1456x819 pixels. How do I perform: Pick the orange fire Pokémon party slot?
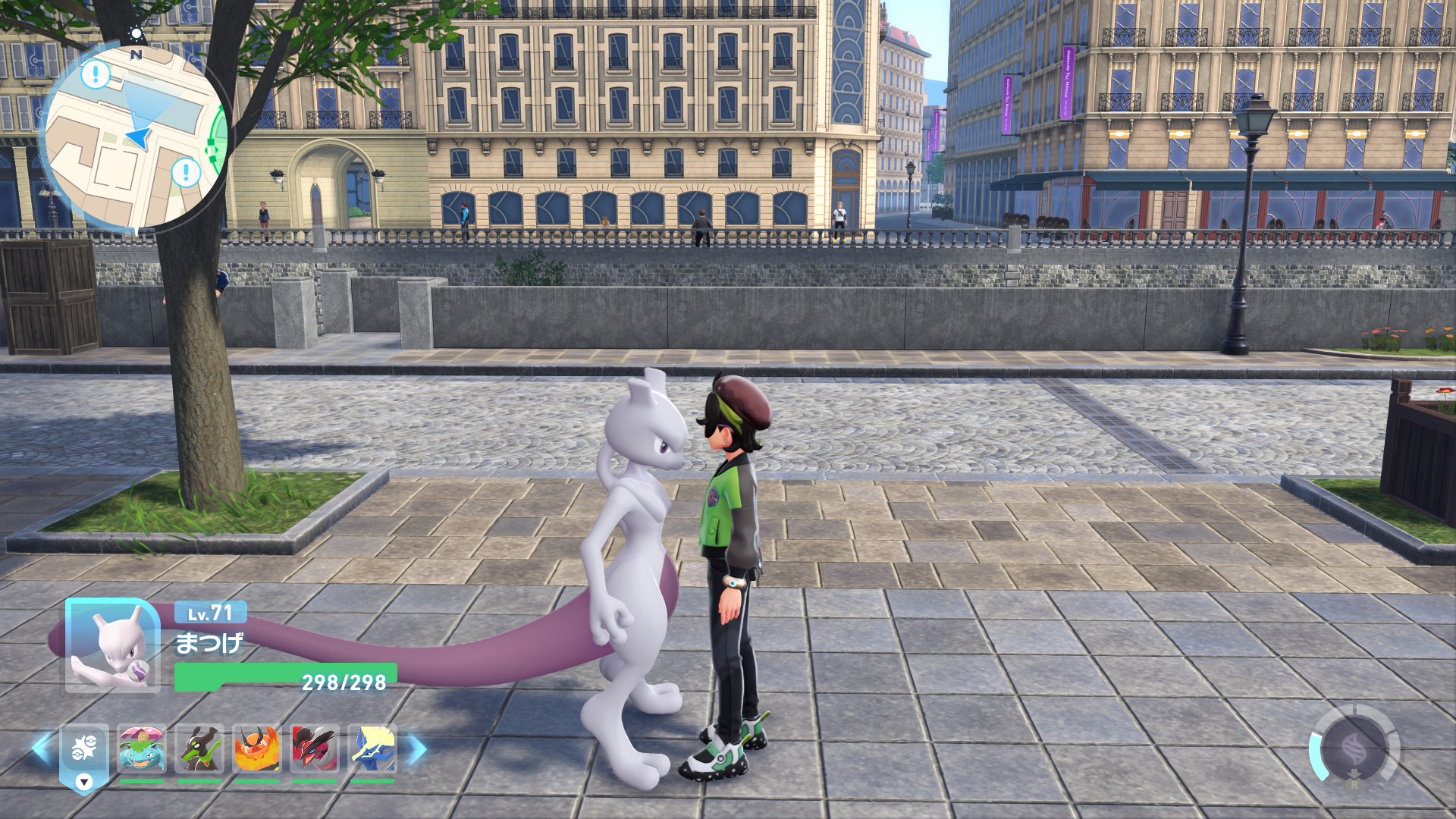[257, 749]
